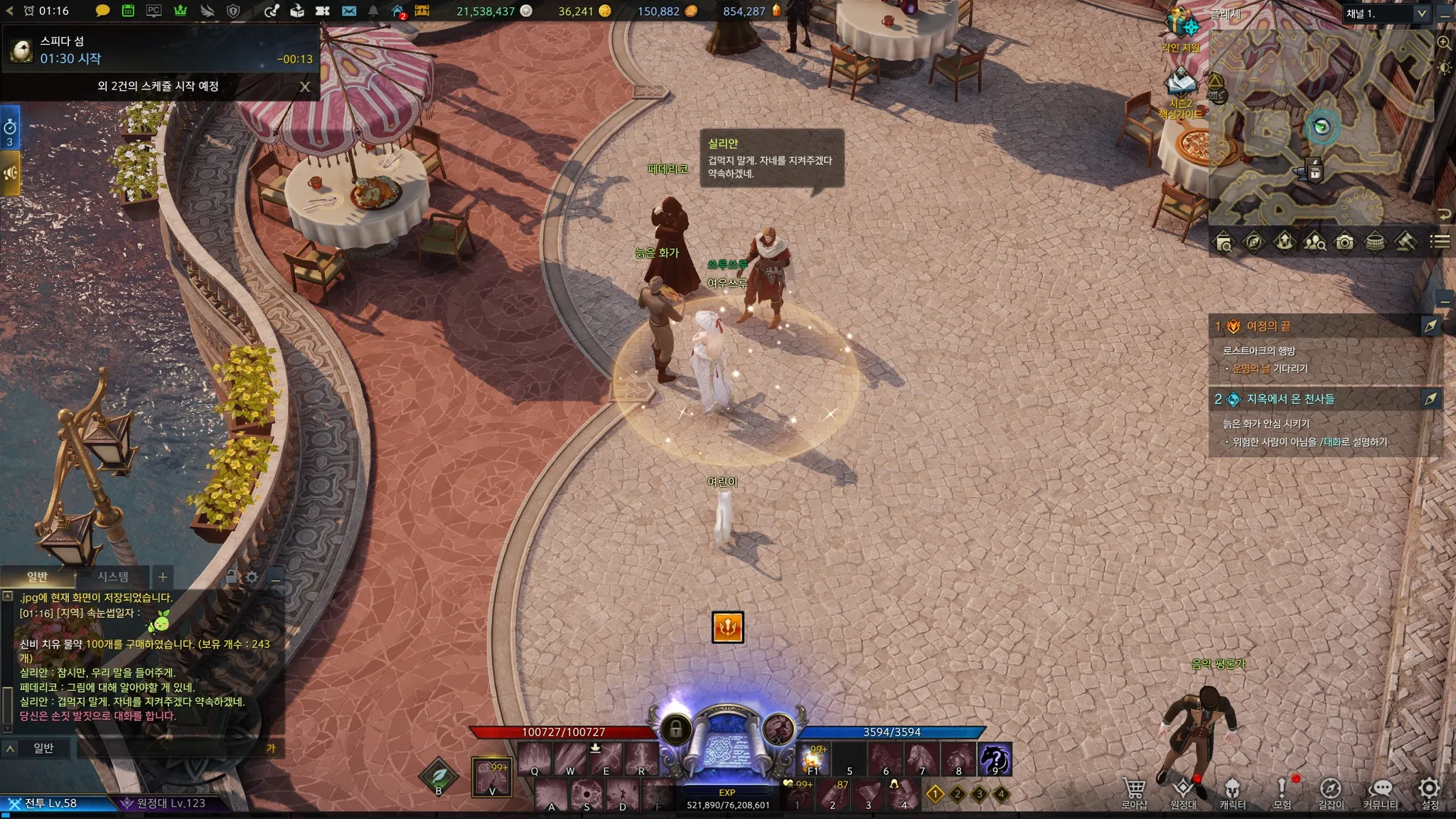Screen dimensions: 1456x819
Task: Select the 지옥에서 온 천사들 quest entry
Action: click(x=1290, y=399)
